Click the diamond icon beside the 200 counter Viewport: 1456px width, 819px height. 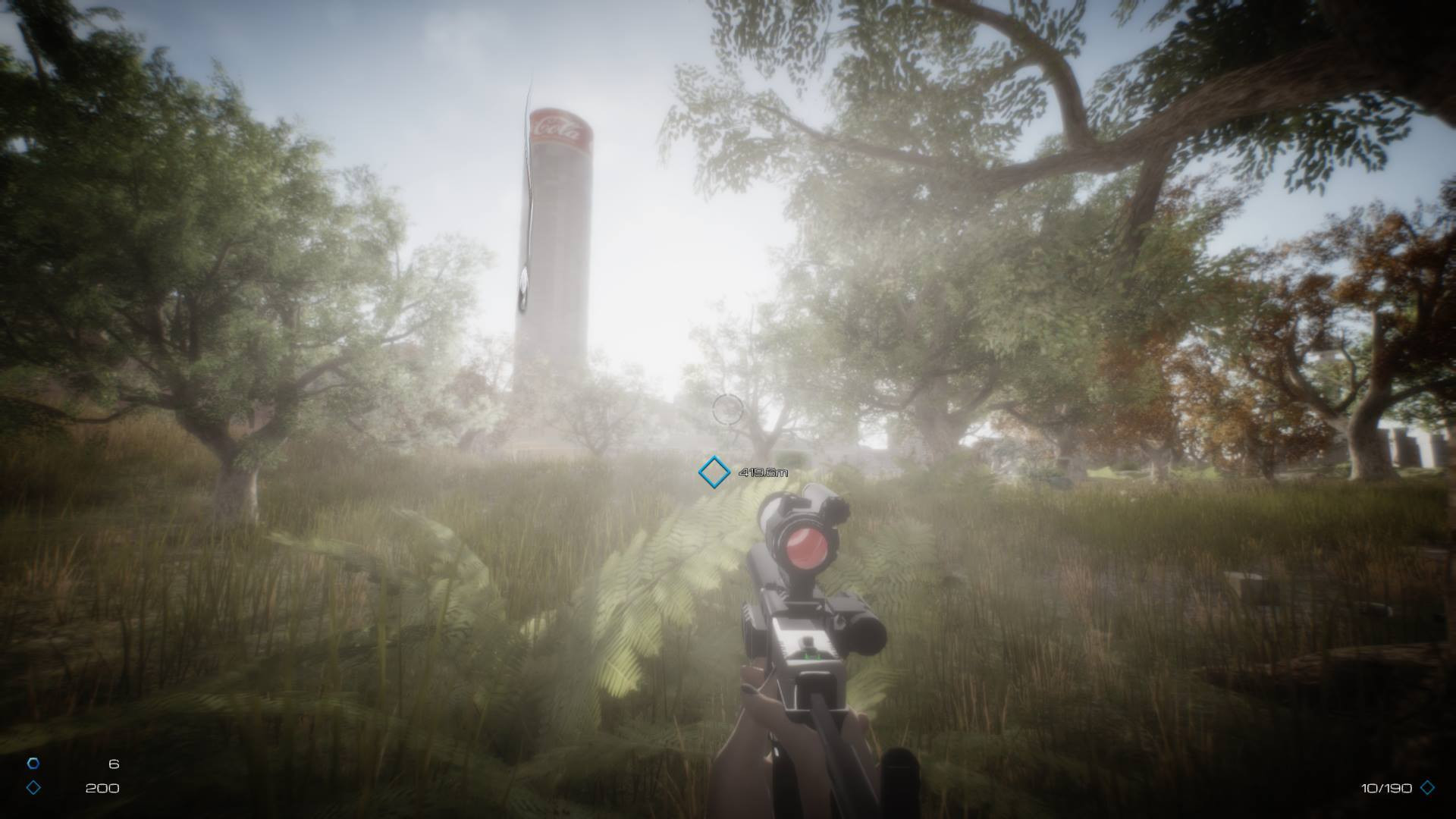click(33, 788)
